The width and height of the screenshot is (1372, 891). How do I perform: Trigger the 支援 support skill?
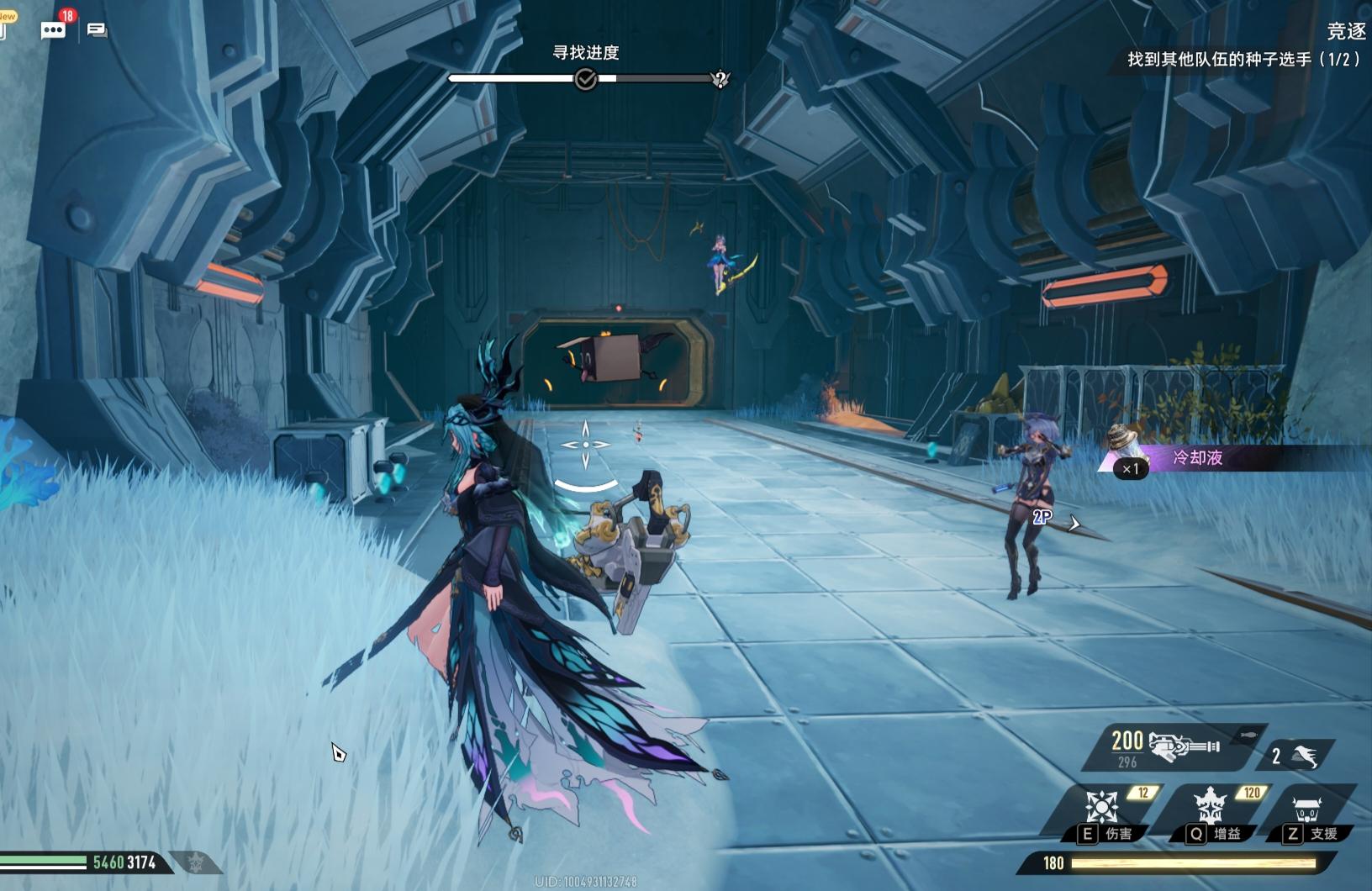[1306, 811]
